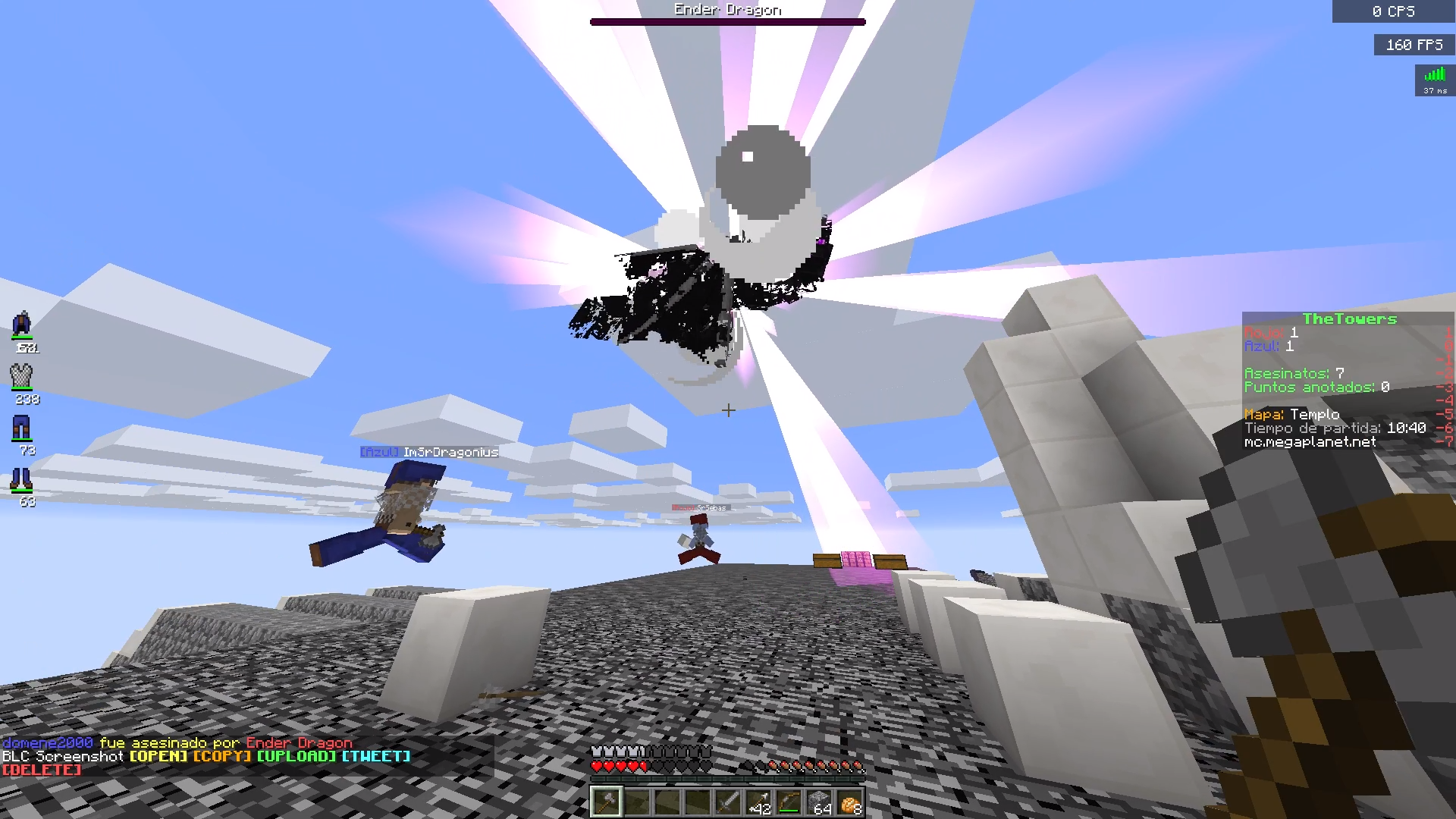Image resolution: width=1456 pixels, height=819 pixels.
Task: Tweet the screenshot via [TWEET]
Action: [x=377, y=756]
